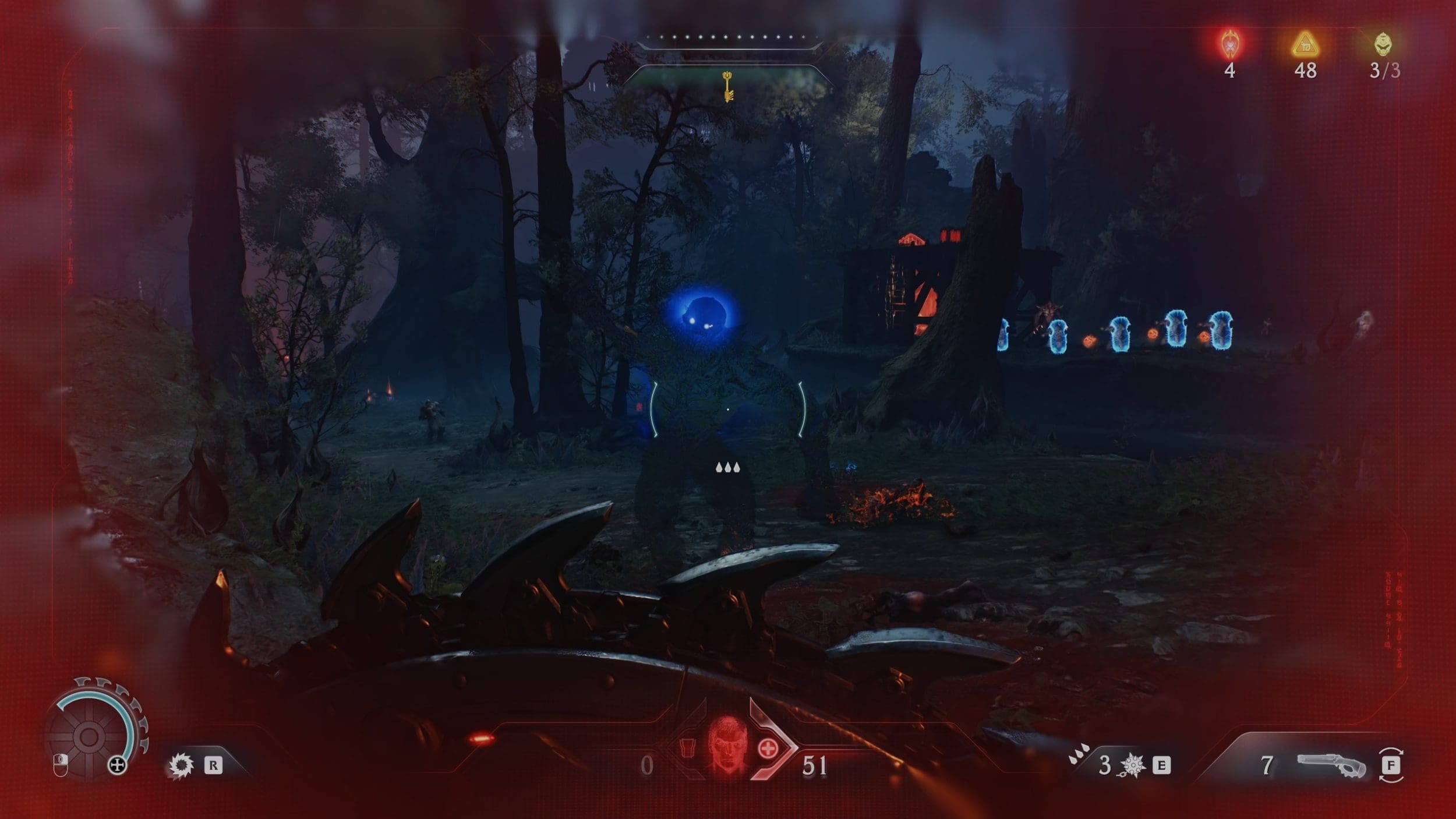
Task: Activate the spiked flail melee icon
Action: point(1133,765)
